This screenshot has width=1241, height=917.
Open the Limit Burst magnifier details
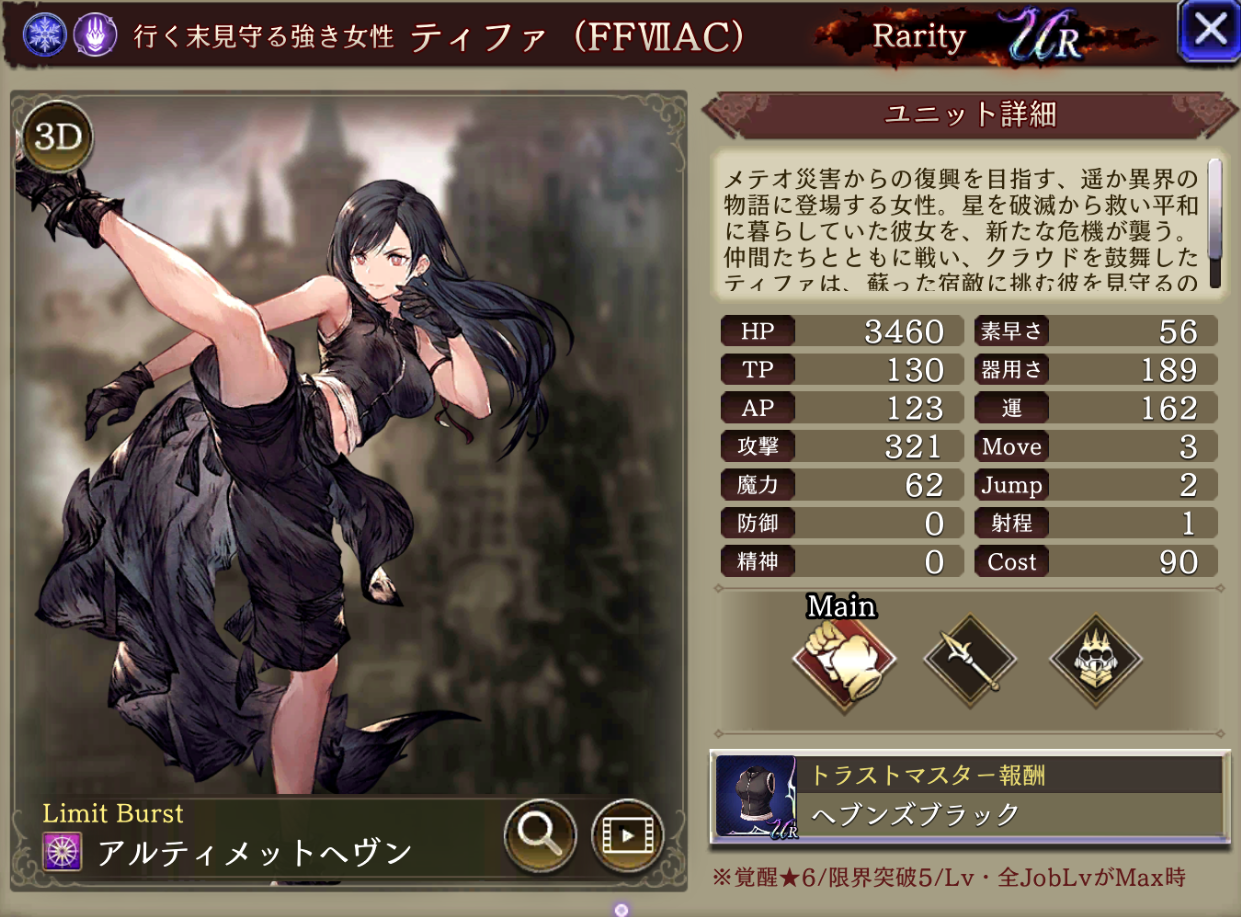(540, 835)
